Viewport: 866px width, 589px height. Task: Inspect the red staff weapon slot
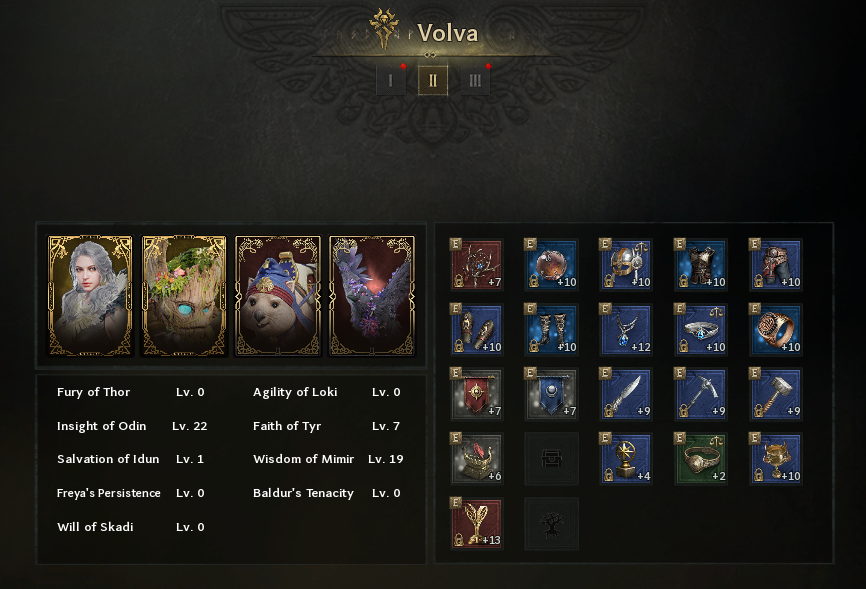pos(477,264)
